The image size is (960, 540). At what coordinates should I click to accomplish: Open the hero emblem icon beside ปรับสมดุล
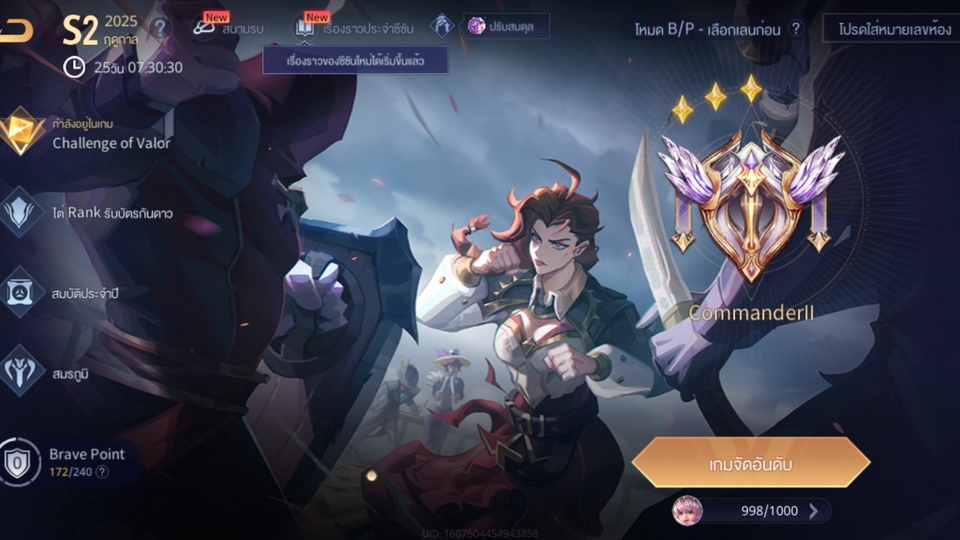point(442,26)
